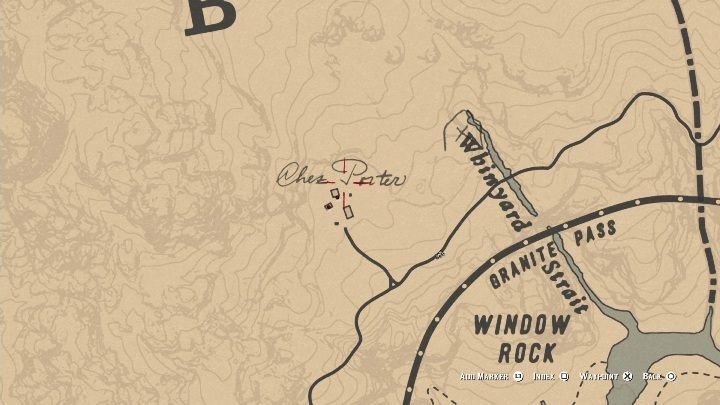The image size is (720, 405).
Task: Select the Chez Porter location on the map
Action: [341, 180]
